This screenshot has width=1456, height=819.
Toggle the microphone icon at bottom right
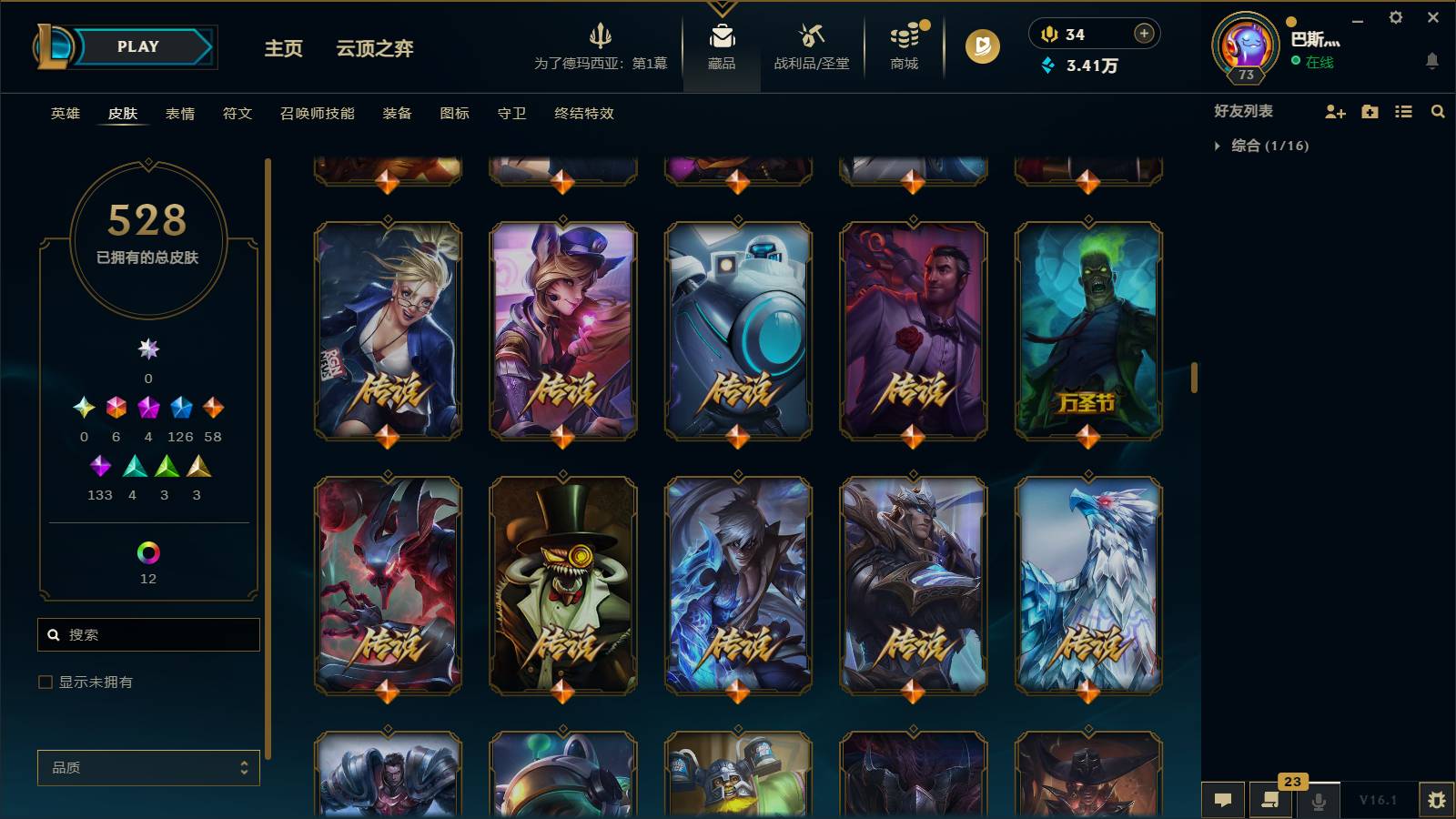(1319, 801)
